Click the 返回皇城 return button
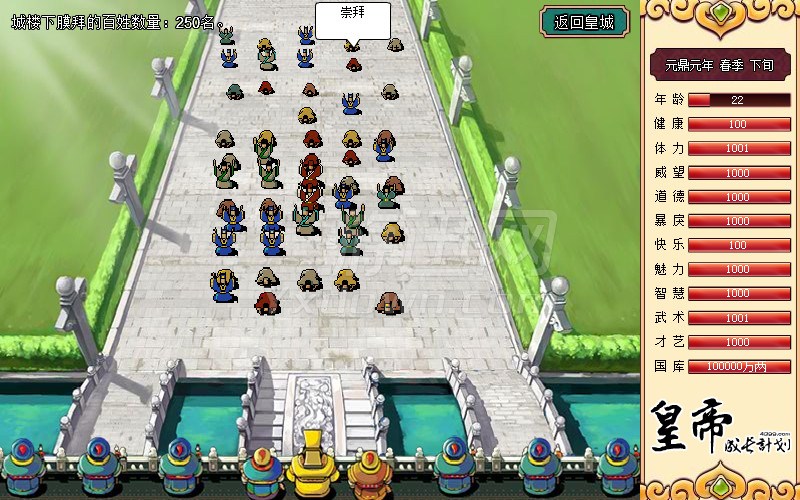 point(584,21)
